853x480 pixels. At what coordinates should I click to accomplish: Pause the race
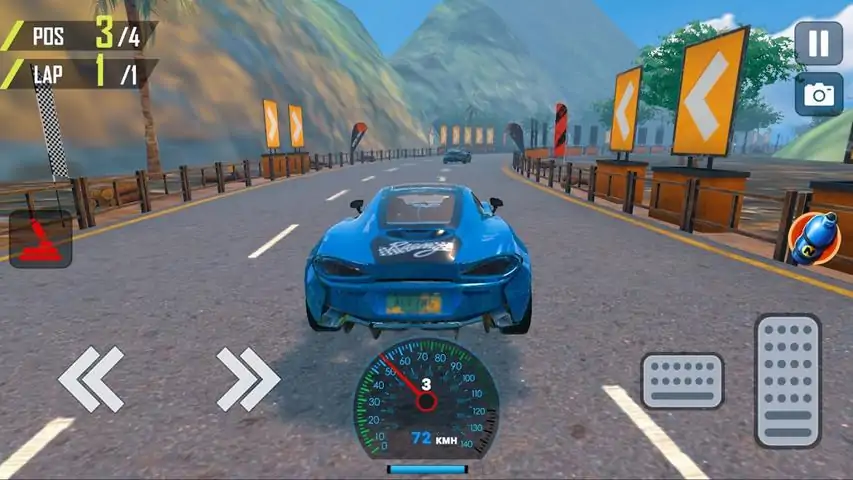[818, 43]
